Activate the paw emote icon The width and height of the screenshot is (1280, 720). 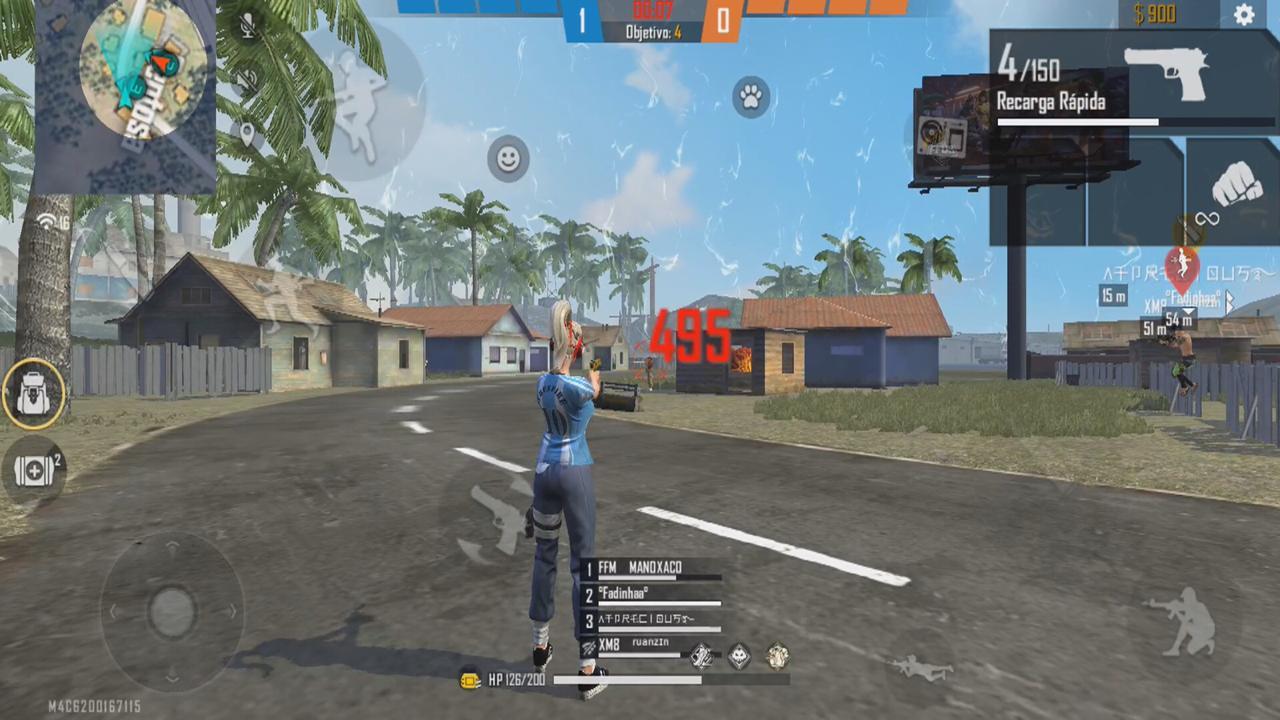(751, 97)
